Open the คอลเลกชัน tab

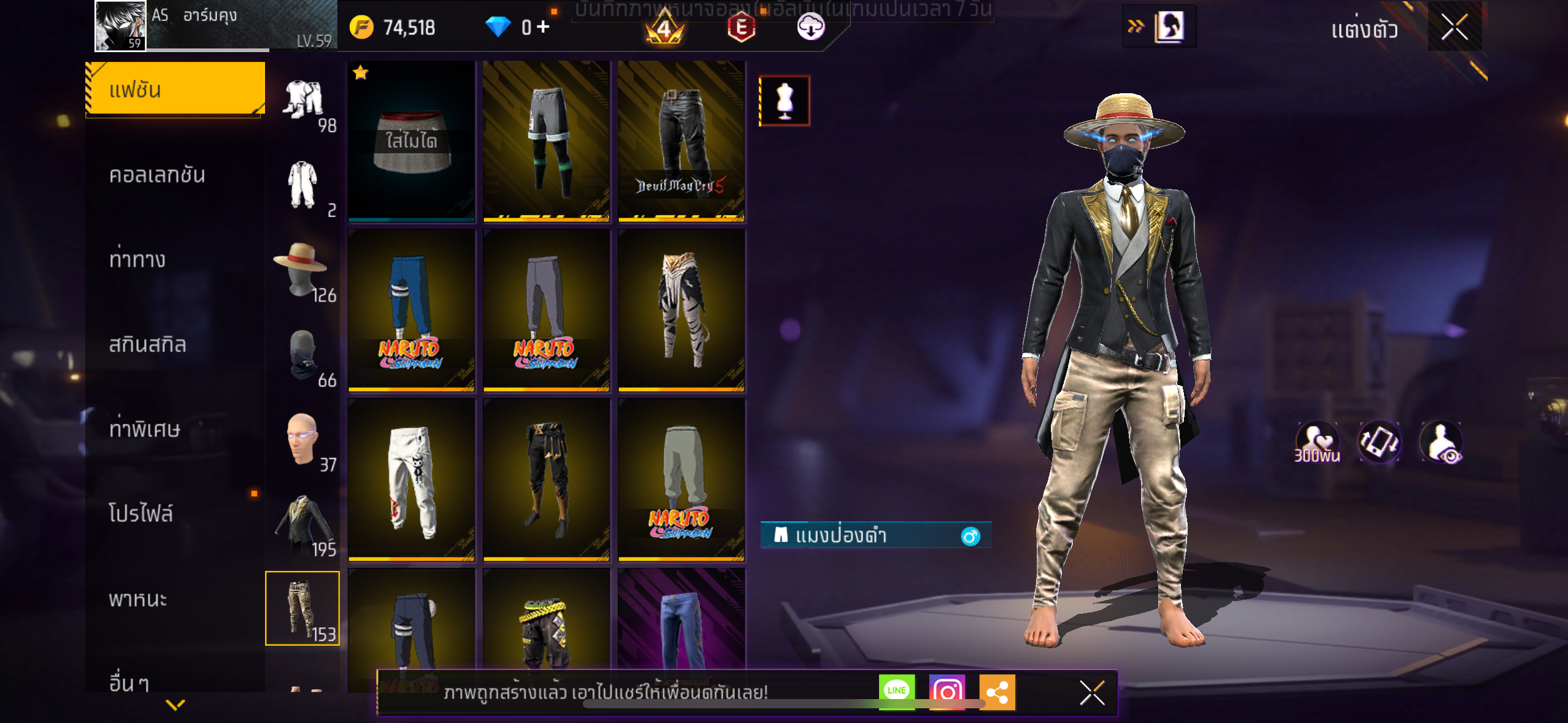[x=157, y=175]
